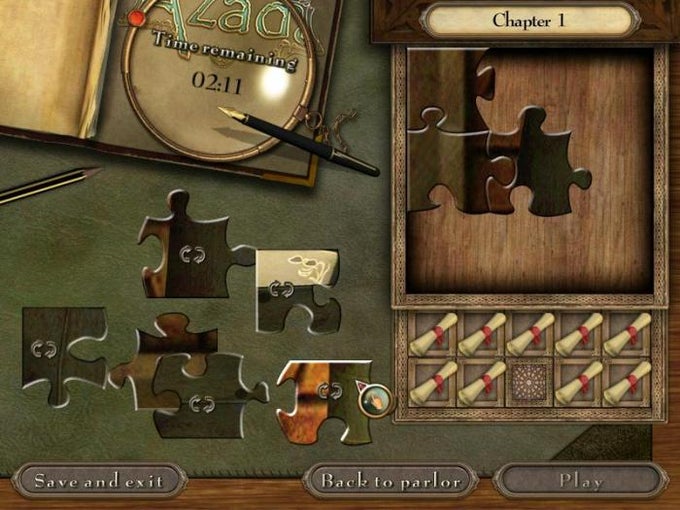Viewport: 680px width, 510px height.
Task: Go back to parlor
Action: [x=391, y=480]
